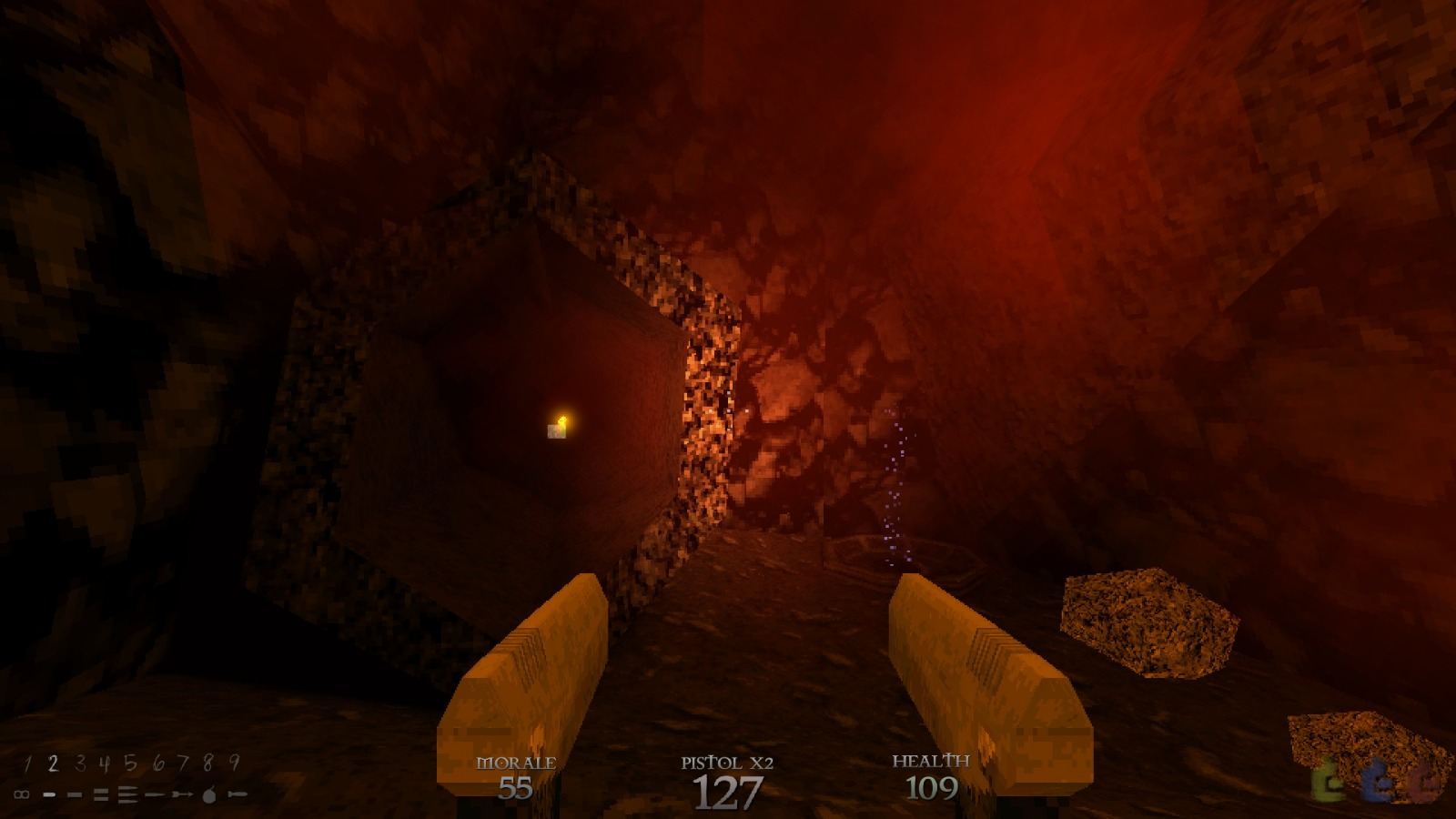Click the PISTOL X2 ammo count of 127
Image resolution: width=1456 pixels, height=819 pixels.
point(727,790)
